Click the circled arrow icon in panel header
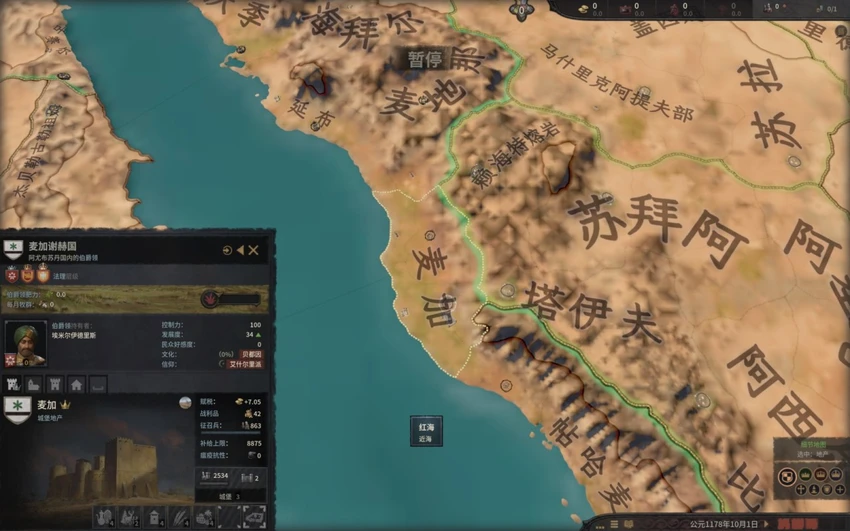850x531 pixels. pyautogui.click(x=227, y=250)
